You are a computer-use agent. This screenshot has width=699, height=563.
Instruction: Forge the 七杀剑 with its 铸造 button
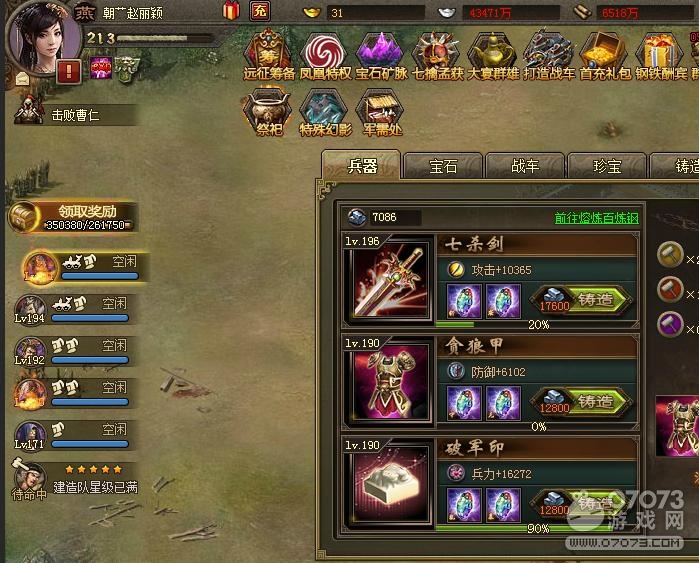[x=595, y=298]
